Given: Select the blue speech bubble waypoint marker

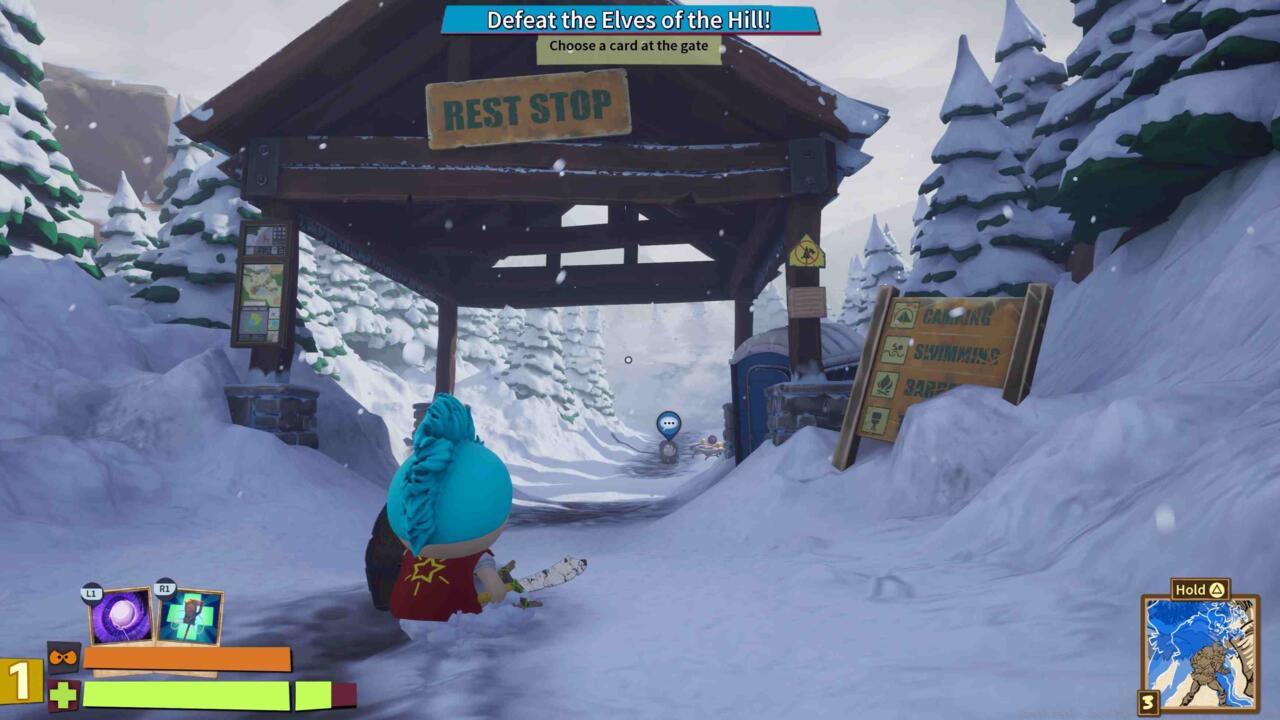Looking at the screenshot, I should (x=669, y=424).
